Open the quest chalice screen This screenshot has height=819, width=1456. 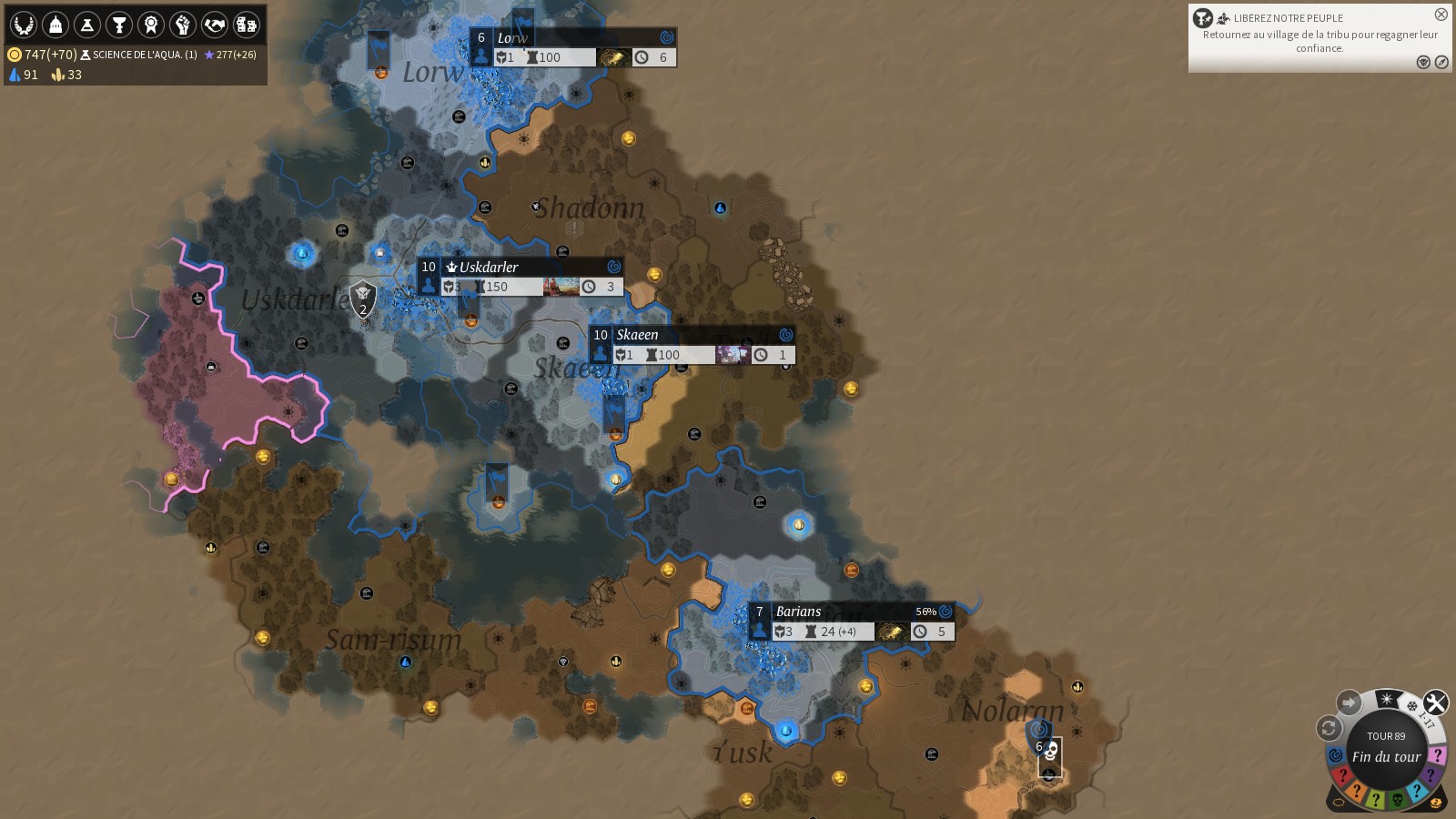coord(119,25)
